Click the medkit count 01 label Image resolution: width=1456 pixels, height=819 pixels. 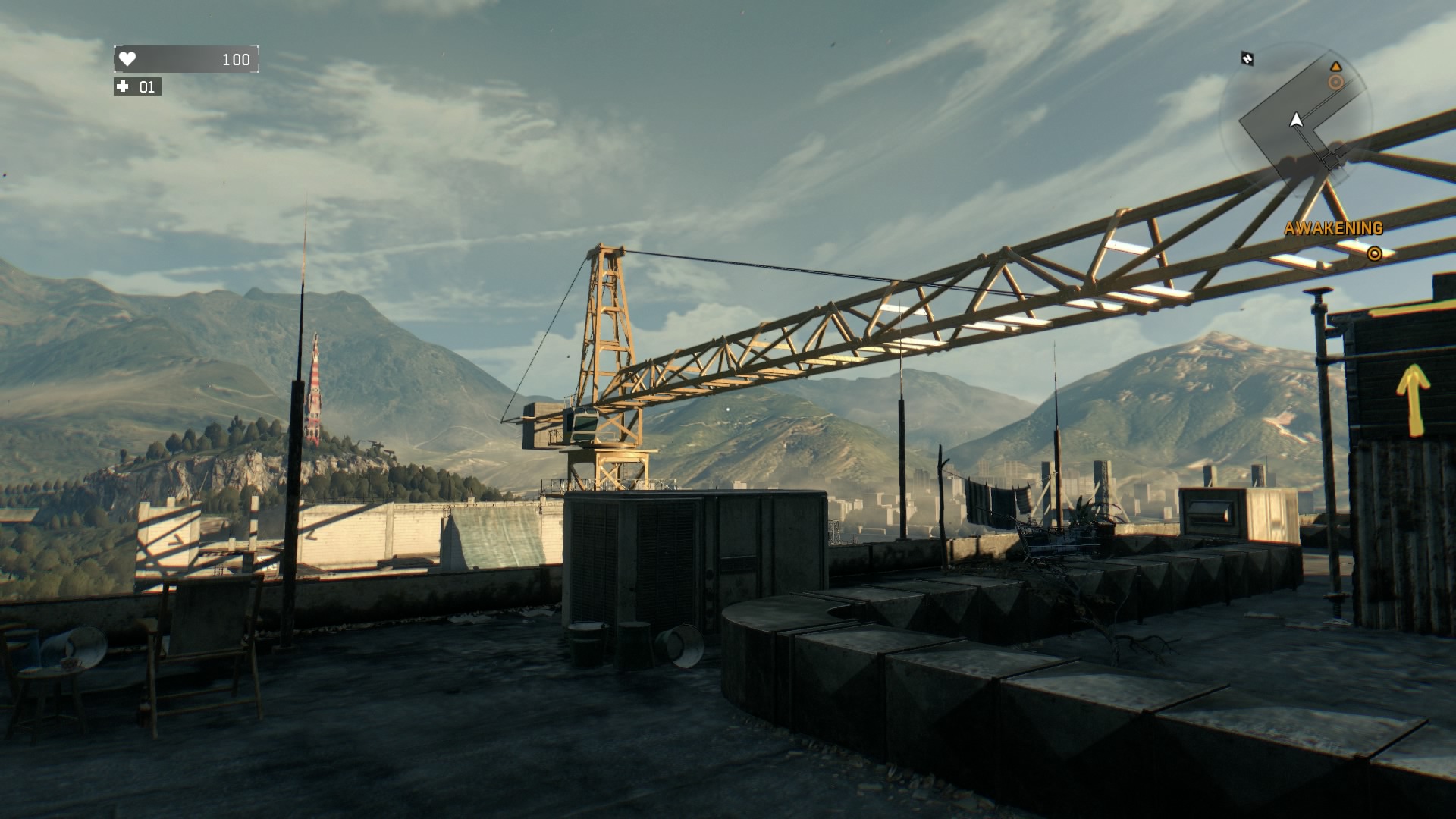click(x=147, y=87)
